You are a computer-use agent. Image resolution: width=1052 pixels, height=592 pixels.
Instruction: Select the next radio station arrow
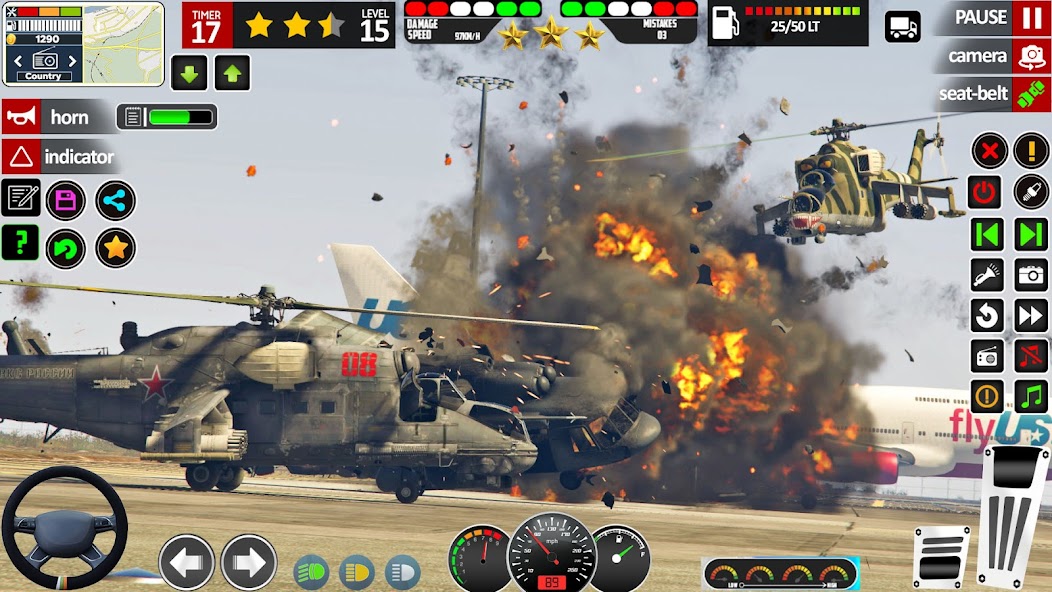coord(1030,234)
